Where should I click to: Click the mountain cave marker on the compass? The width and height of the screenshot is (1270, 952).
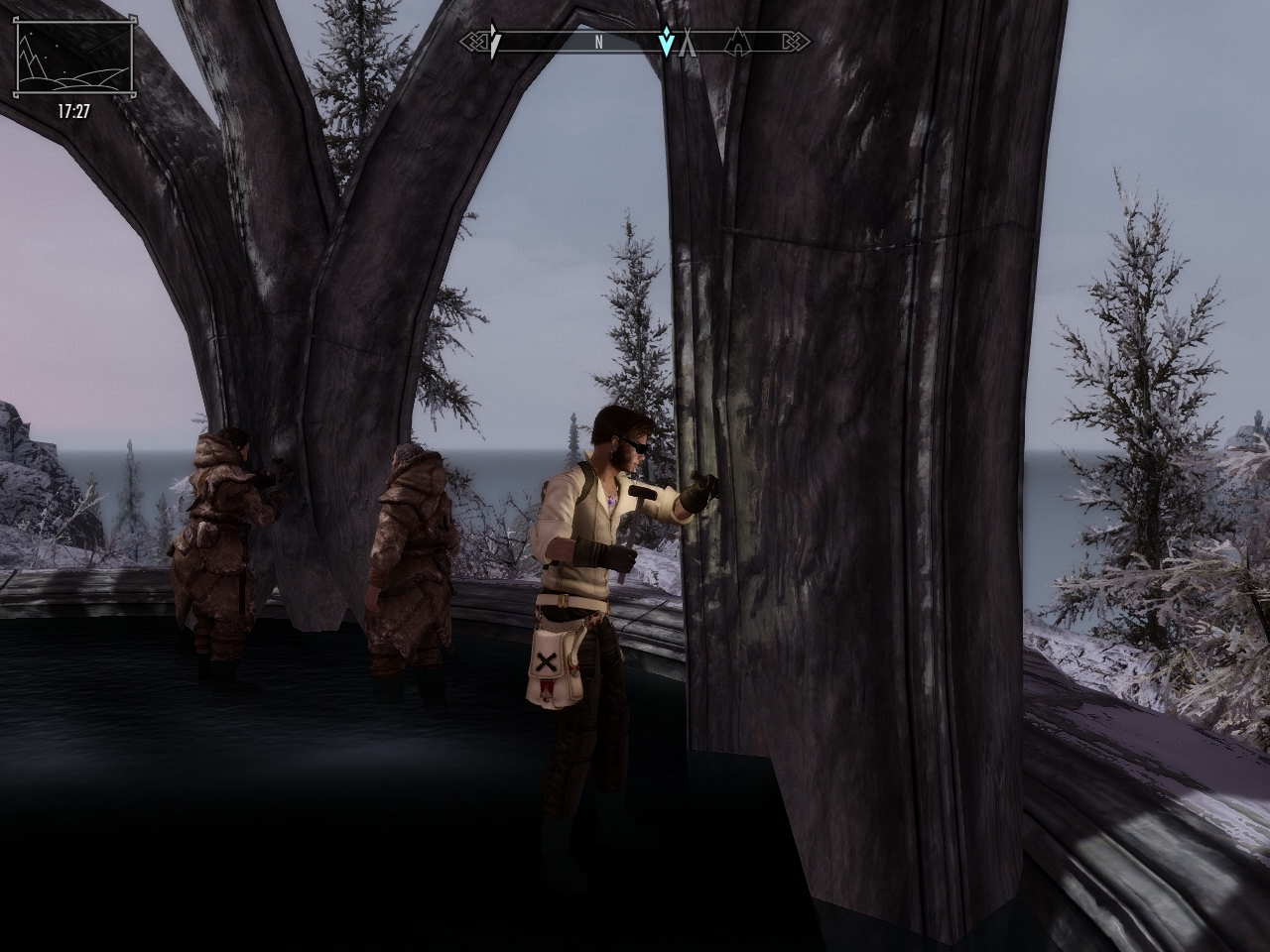738,43
